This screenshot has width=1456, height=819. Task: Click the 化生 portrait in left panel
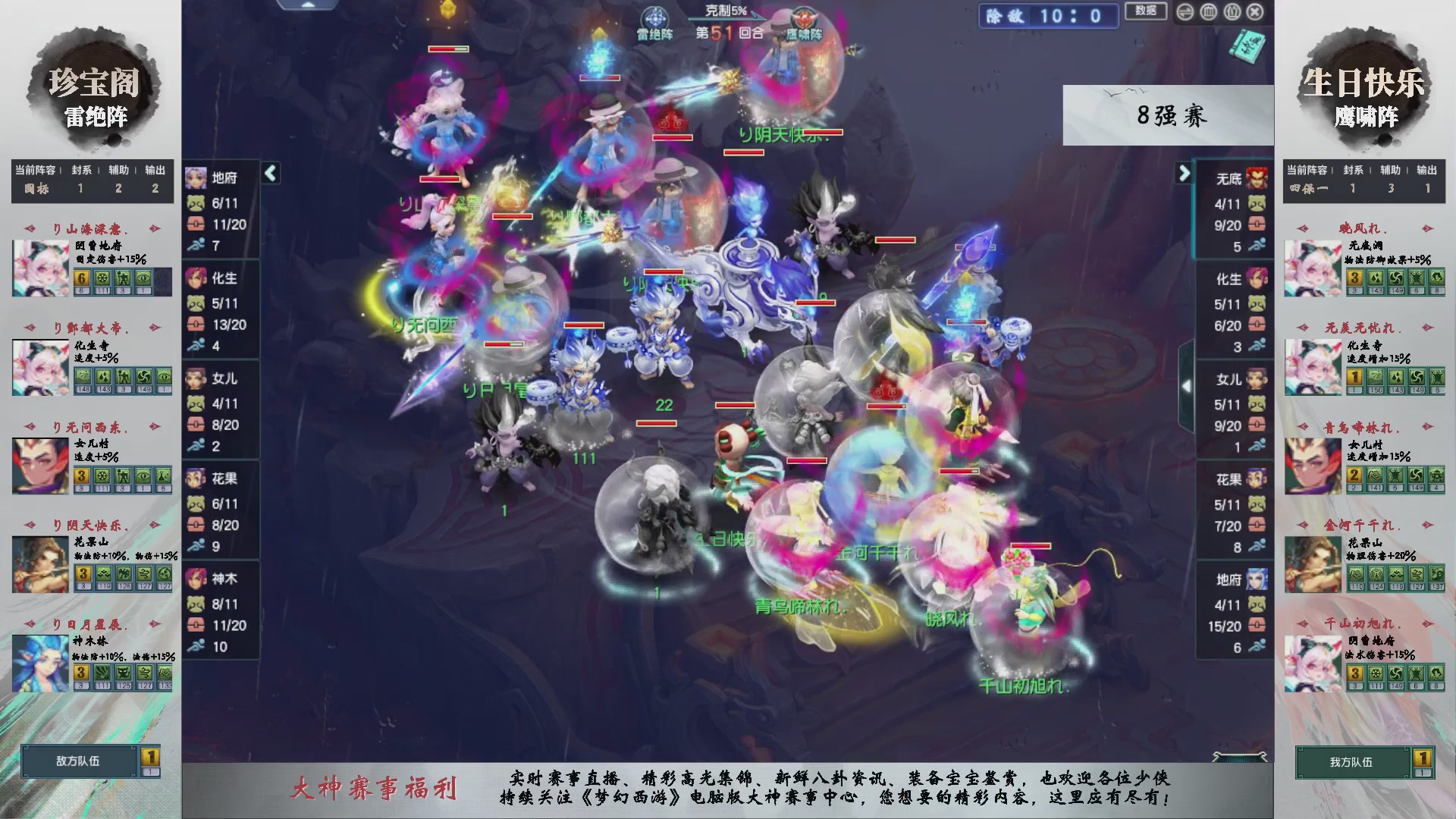196,279
